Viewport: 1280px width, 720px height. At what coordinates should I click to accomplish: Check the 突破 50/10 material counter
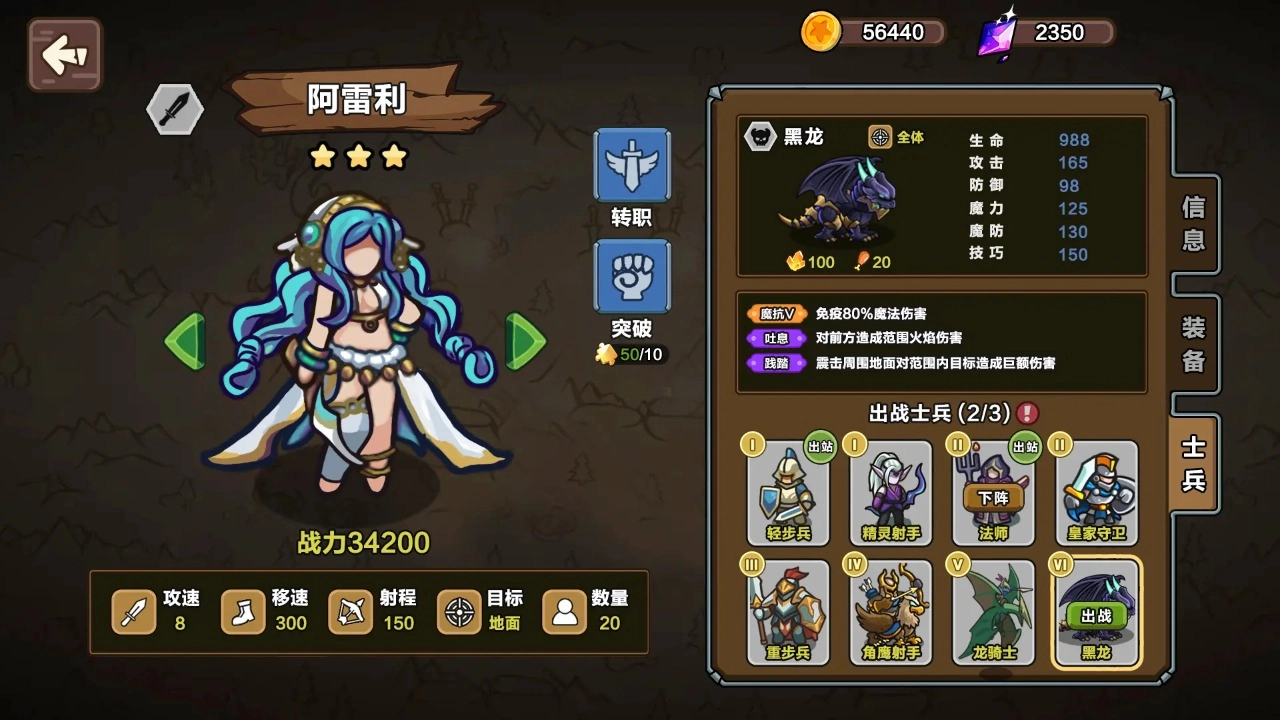630,353
